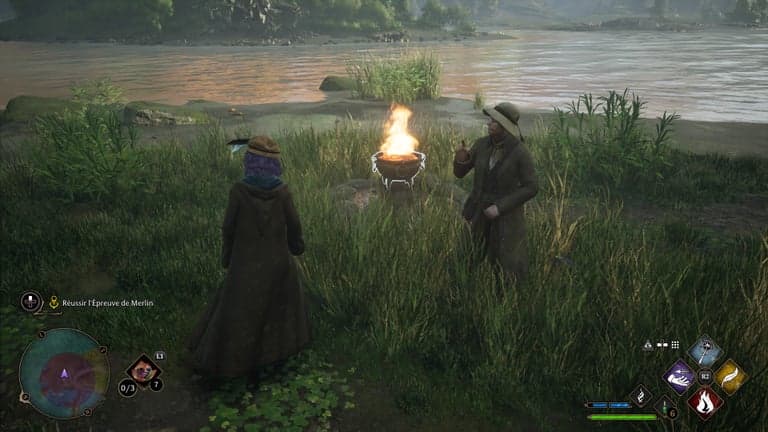
Task: Select the Réussir l'Épreuve de Merlin objective
Action: [108, 303]
